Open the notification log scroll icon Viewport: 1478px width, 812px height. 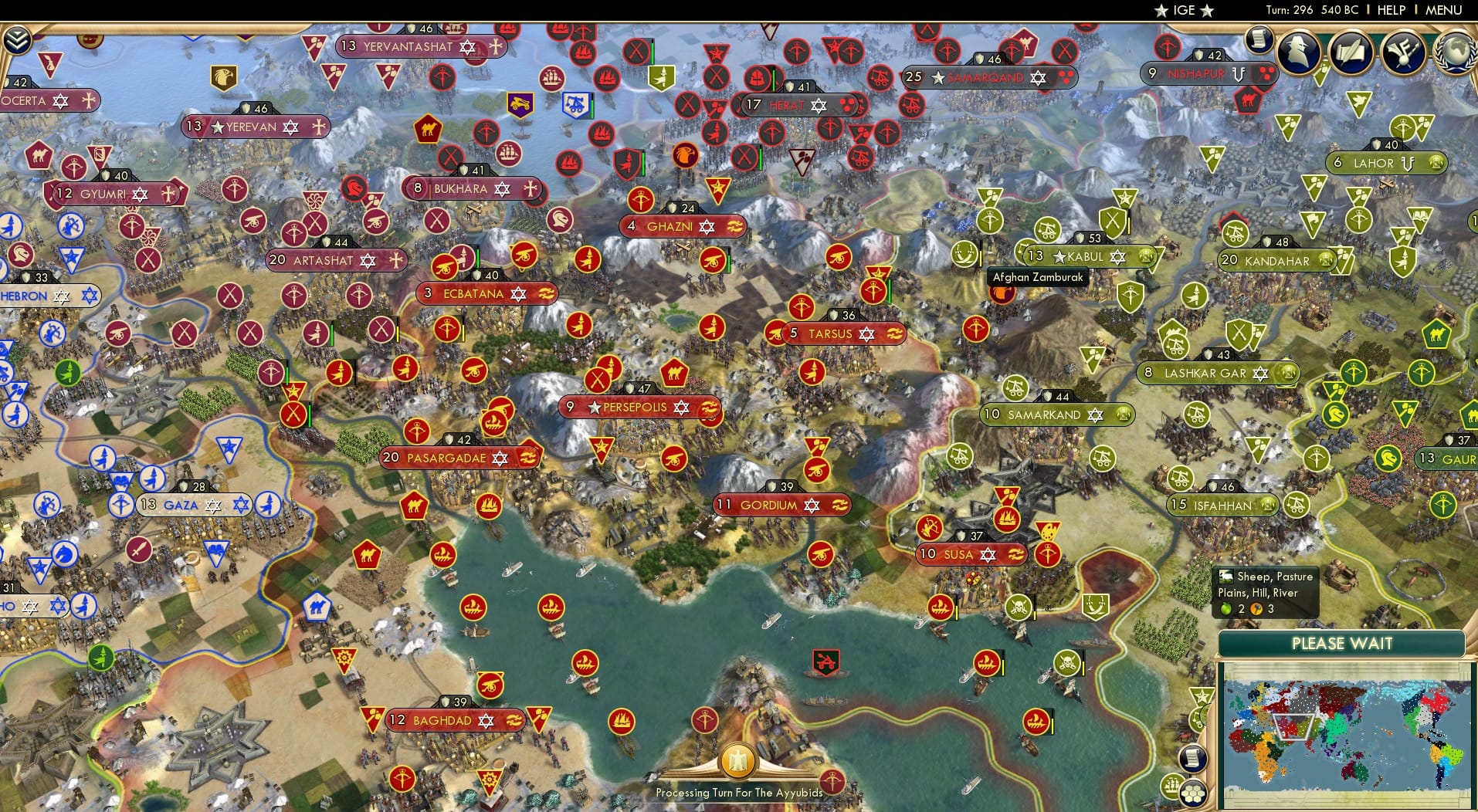pyautogui.click(x=1259, y=38)
